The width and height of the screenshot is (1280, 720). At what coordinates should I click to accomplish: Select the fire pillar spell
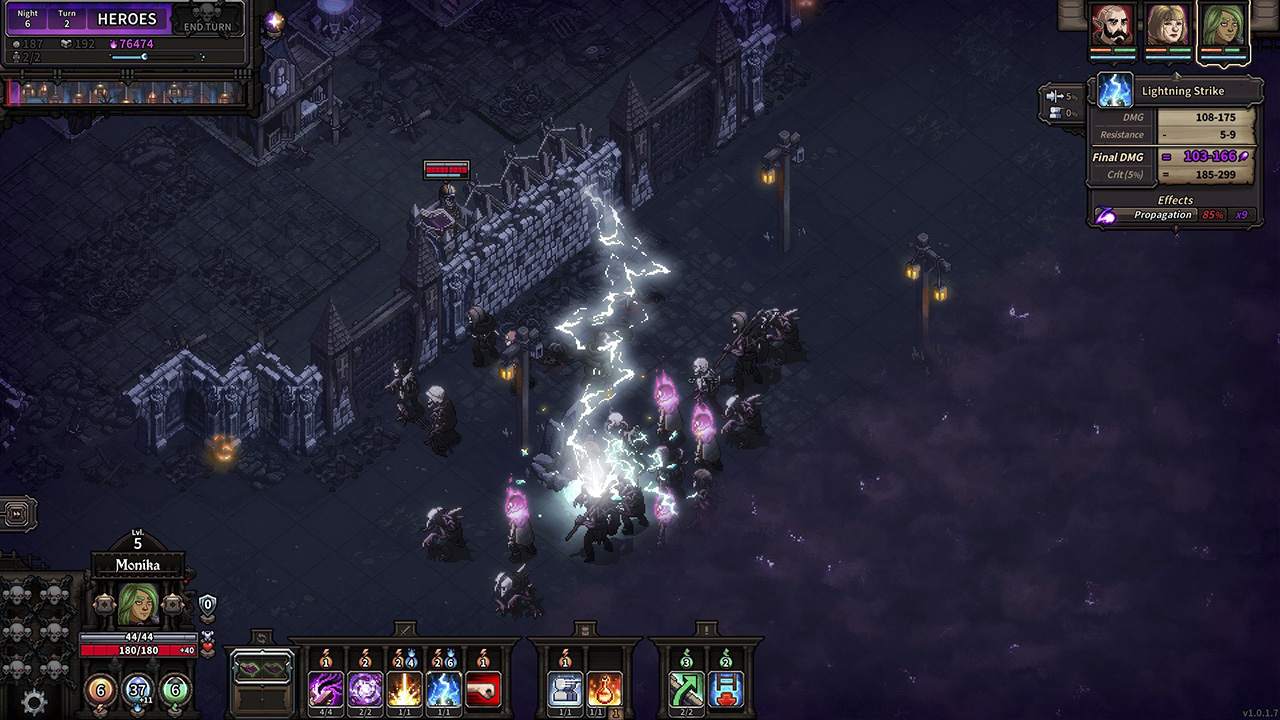click(x=406, y=688)
